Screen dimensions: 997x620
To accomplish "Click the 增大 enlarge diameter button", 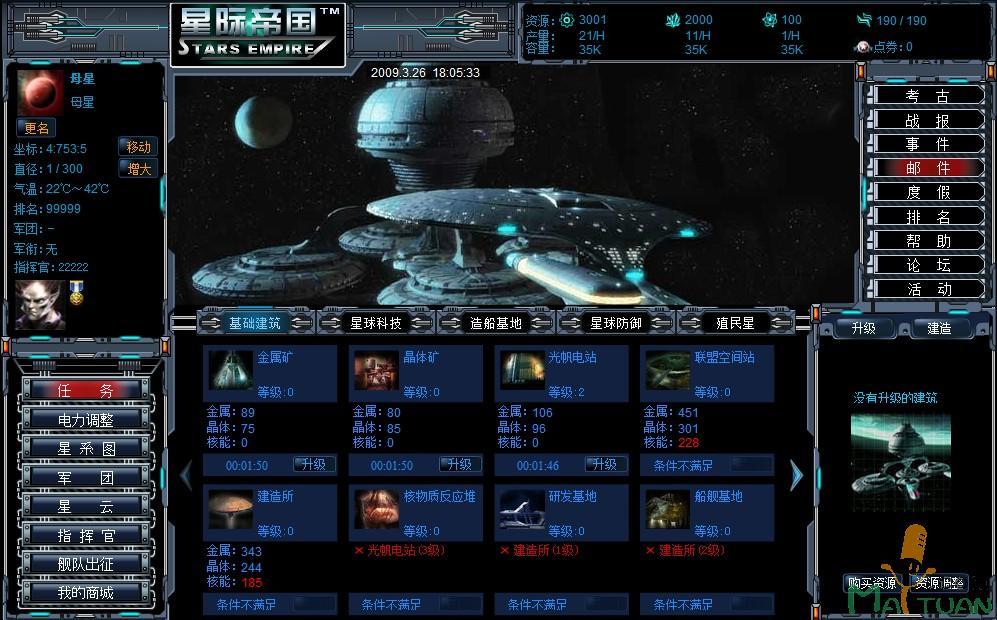I will click(x=138, y=169).
